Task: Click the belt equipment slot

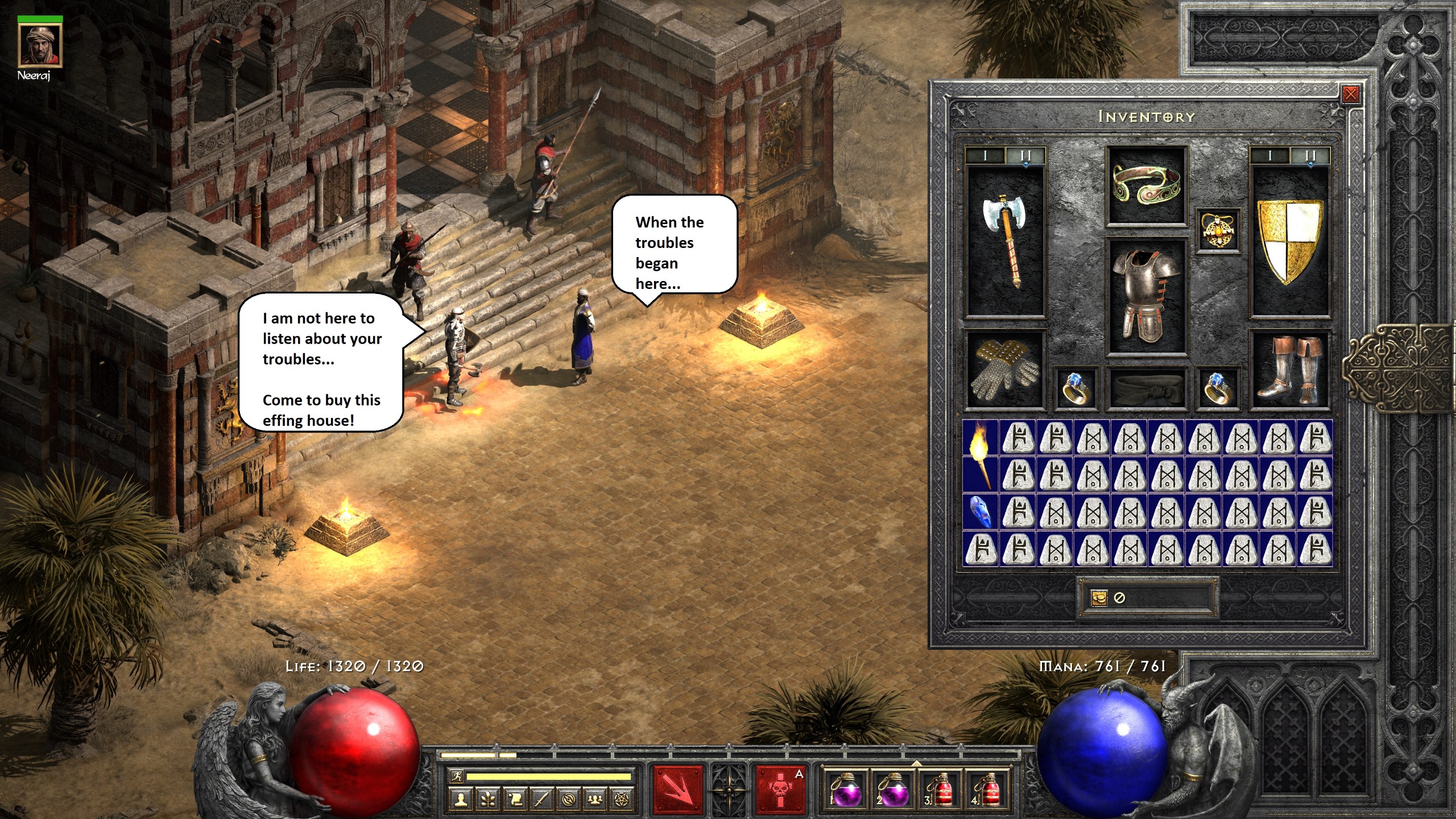Action: point(1146,390)
